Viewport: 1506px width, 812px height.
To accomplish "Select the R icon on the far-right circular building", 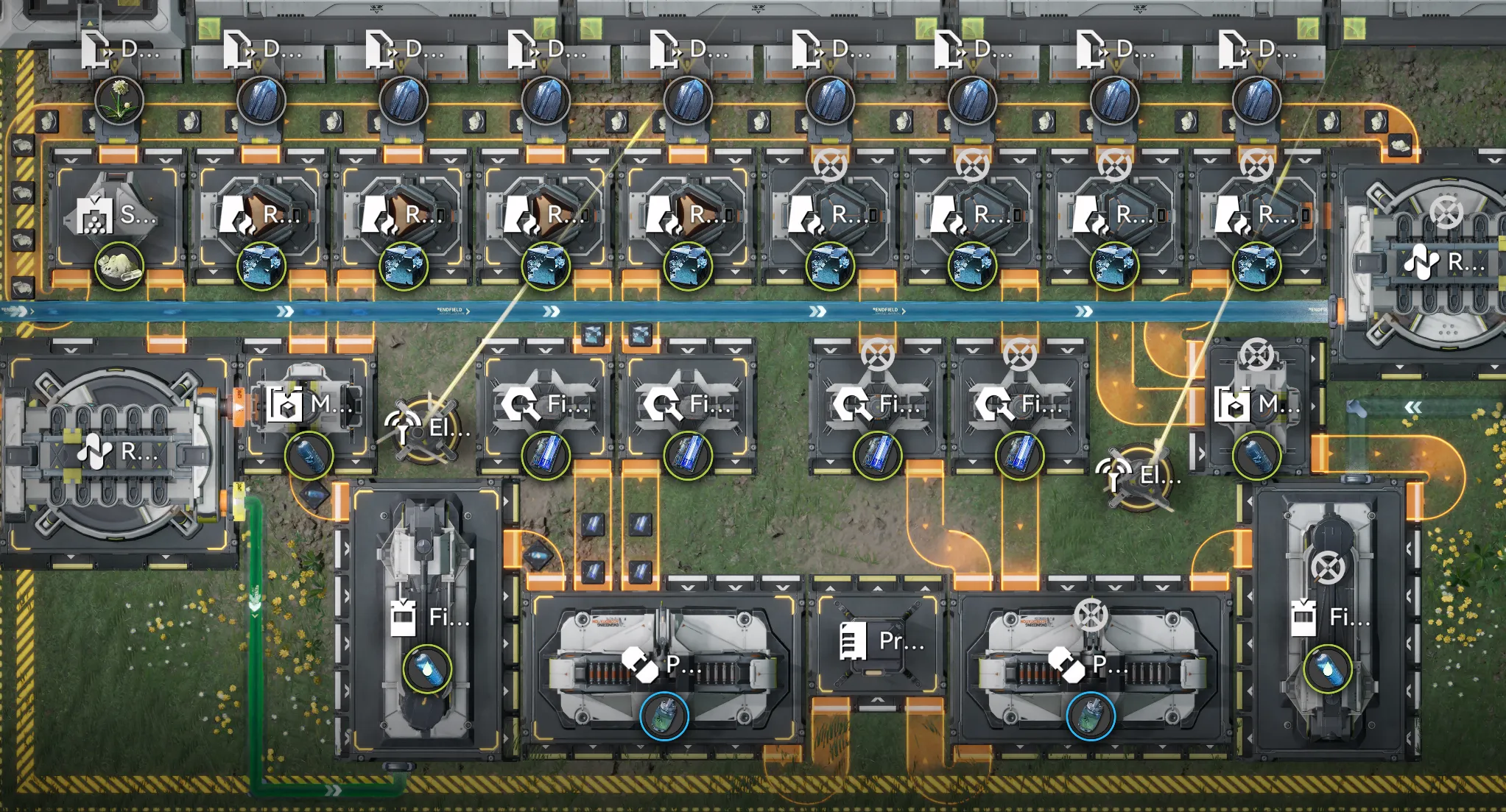I will [x=1422, y=259].
